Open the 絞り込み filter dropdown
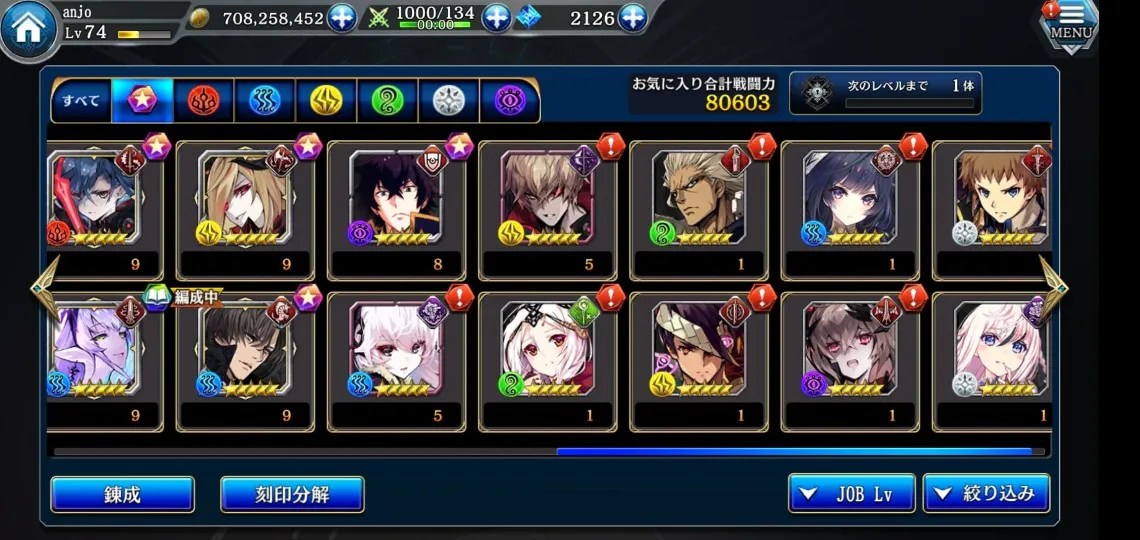The image size is (1140, 540). point(986,494)
